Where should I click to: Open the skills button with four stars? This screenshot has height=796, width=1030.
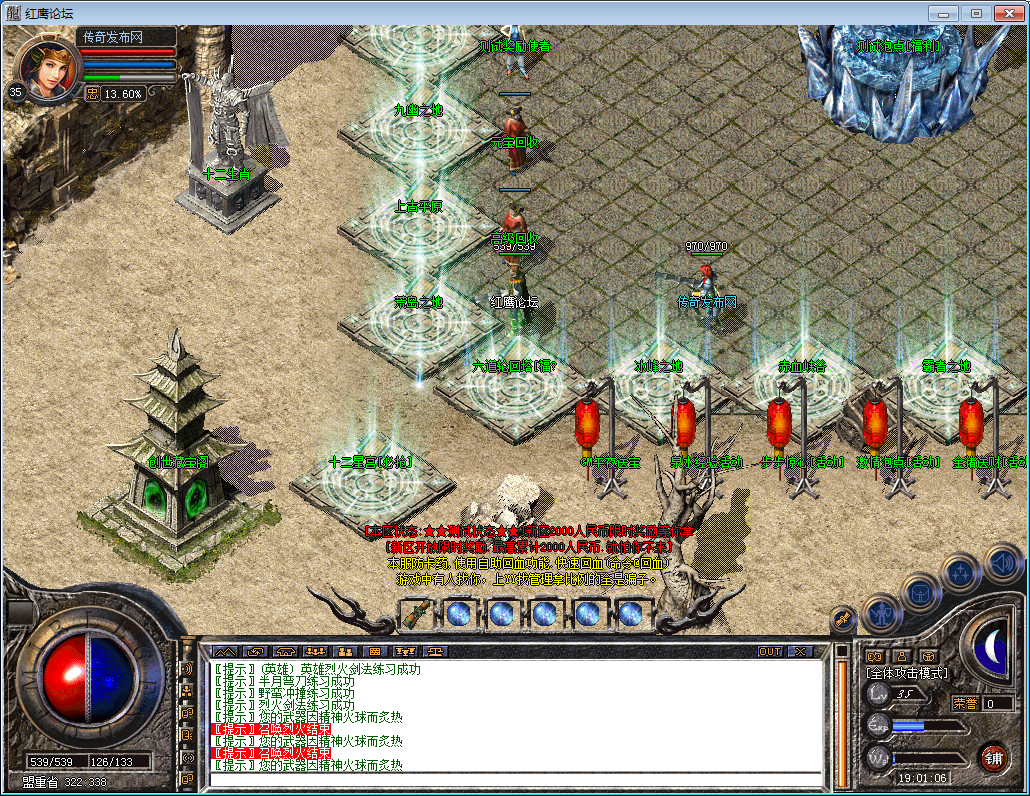[961, 573]
